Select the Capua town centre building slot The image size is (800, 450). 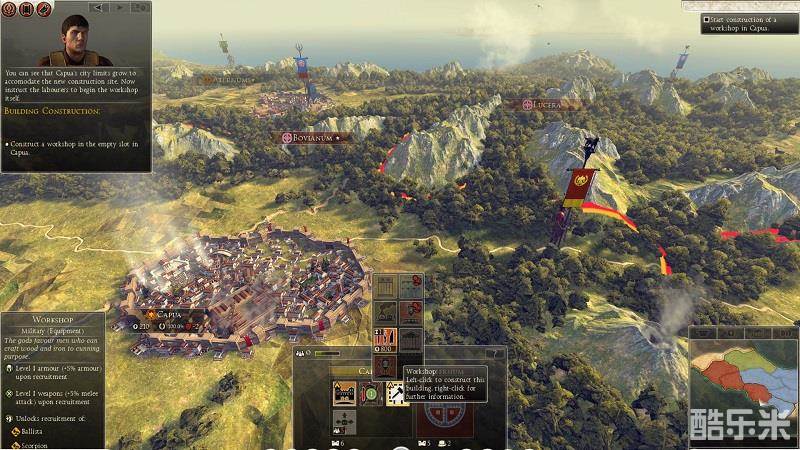point(344,395)
